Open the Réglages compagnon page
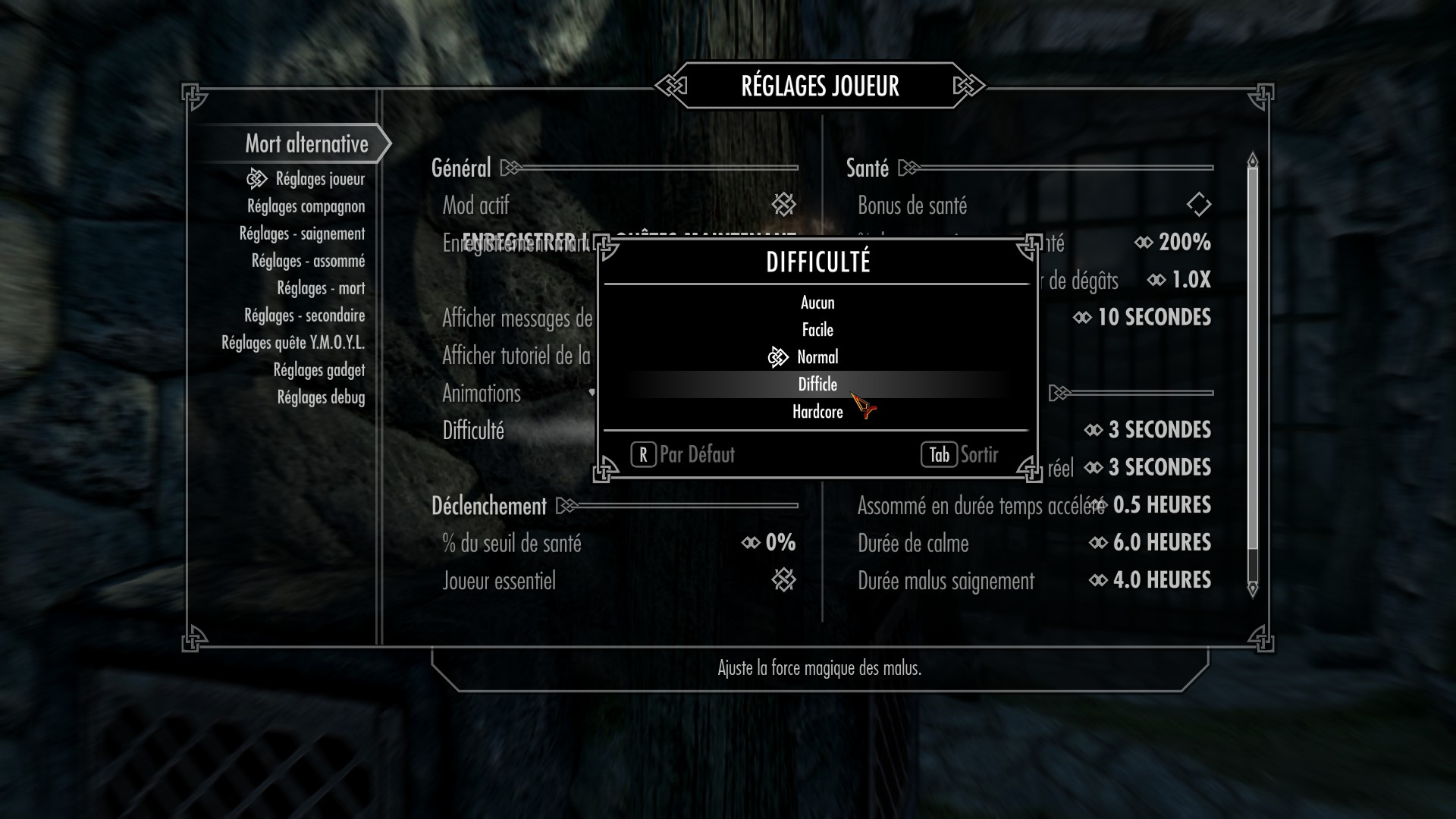Viewport: 1456px width, 819px height. pyautogui.click(x=306, y=206)
